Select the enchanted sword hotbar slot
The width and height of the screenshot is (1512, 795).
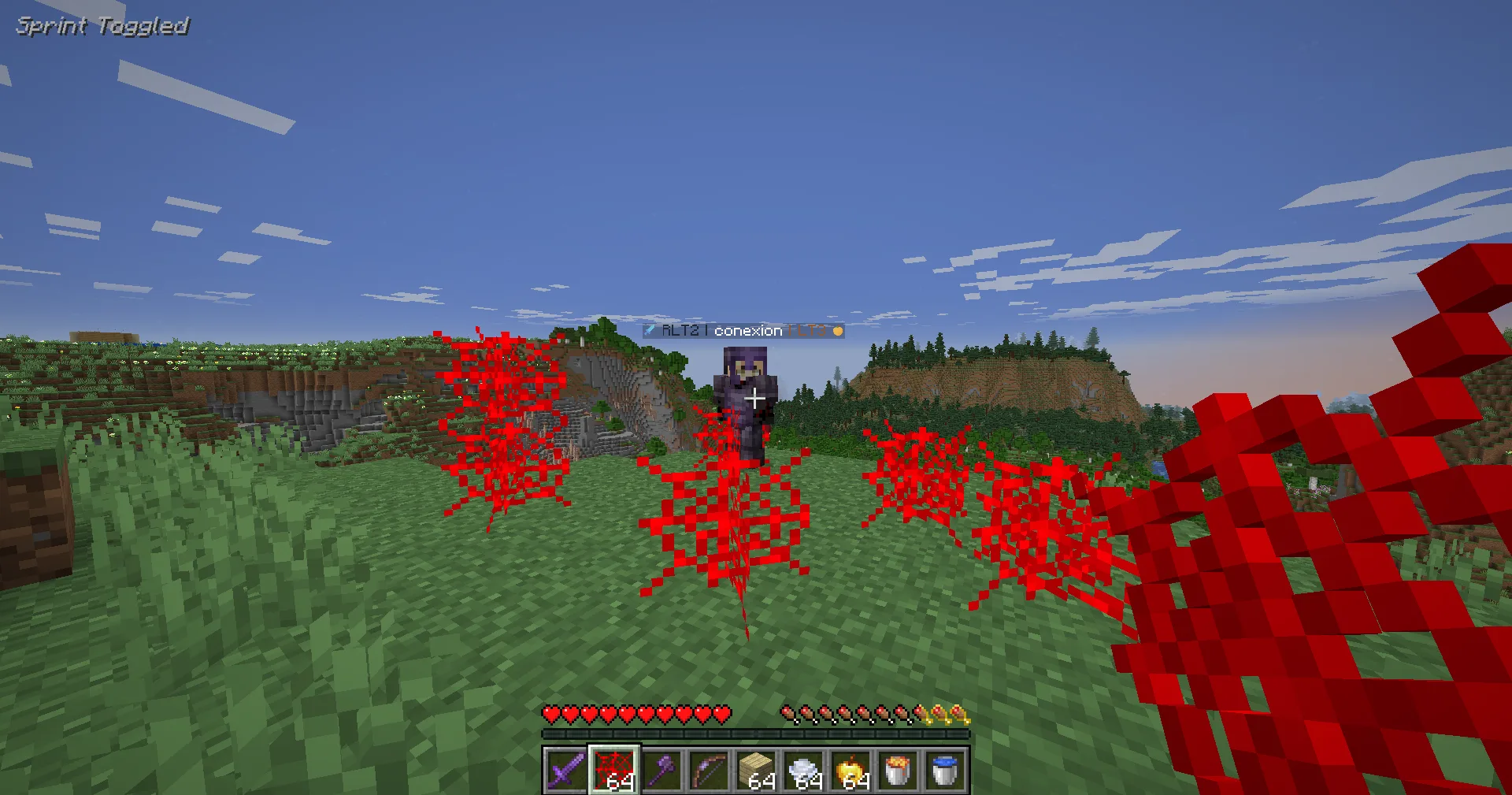click(566, 770)
